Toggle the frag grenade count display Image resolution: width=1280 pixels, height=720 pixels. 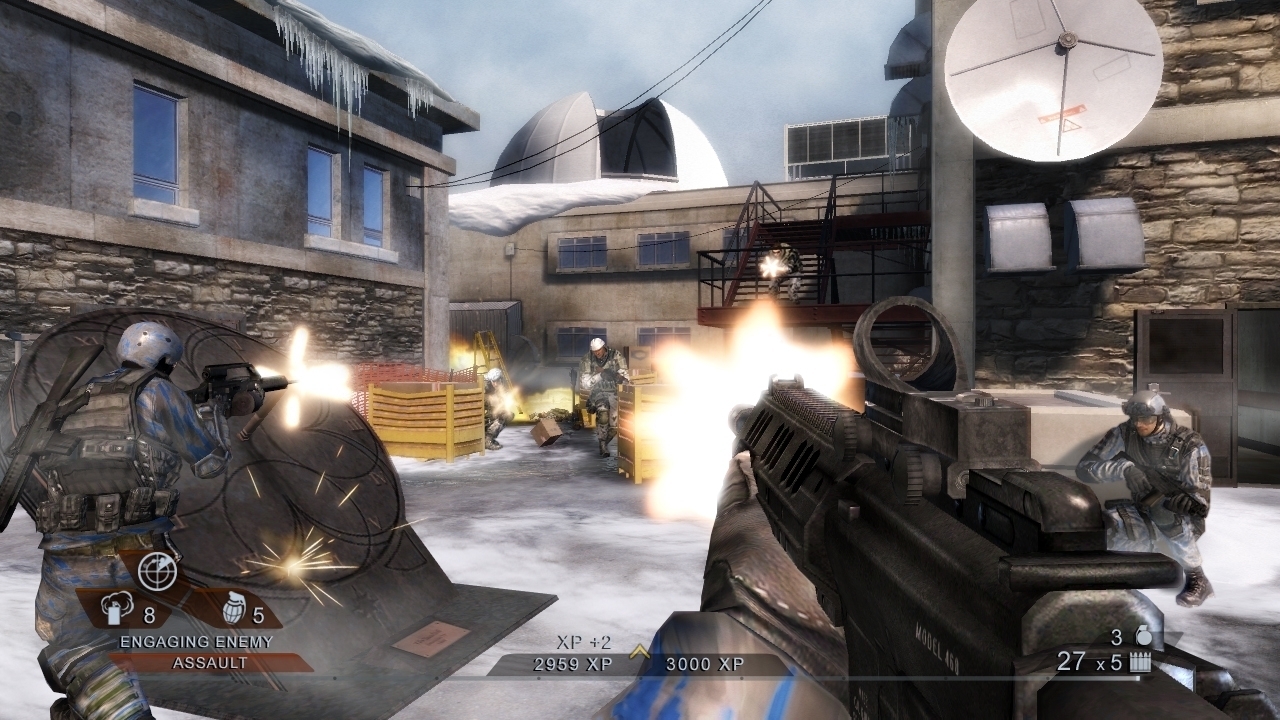(258, 615)
